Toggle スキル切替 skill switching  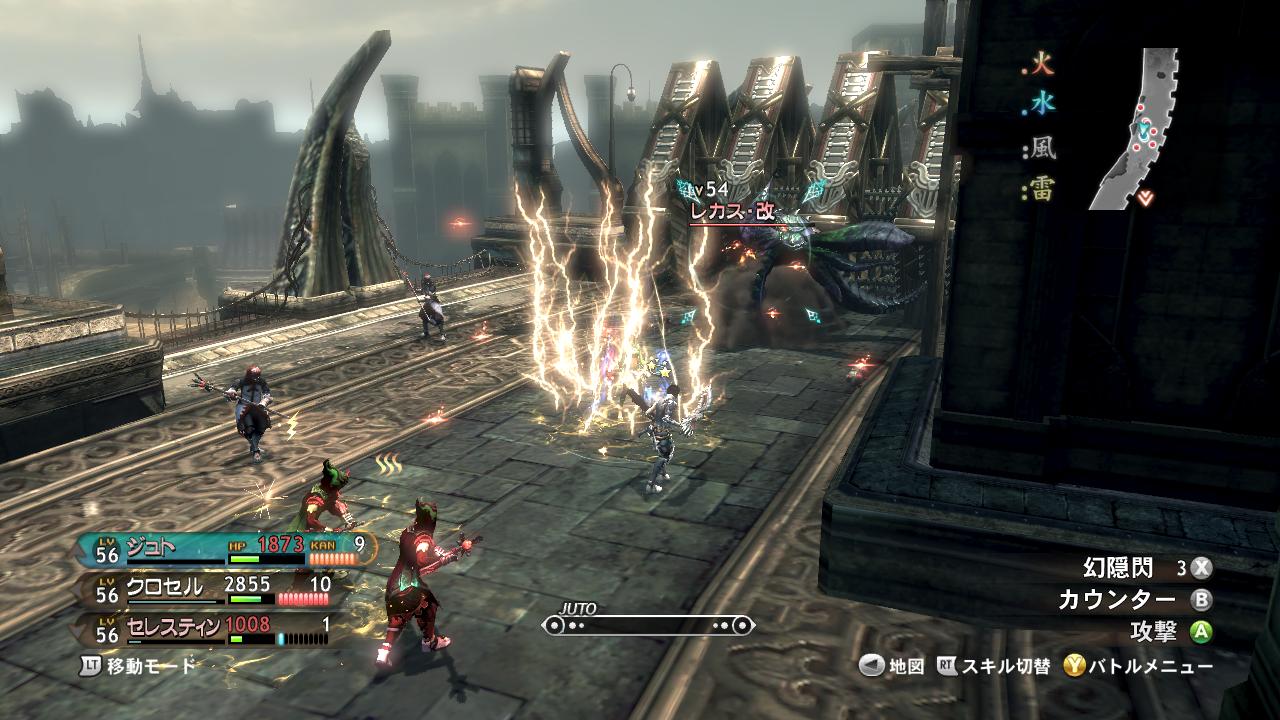(x=994, y=666)
